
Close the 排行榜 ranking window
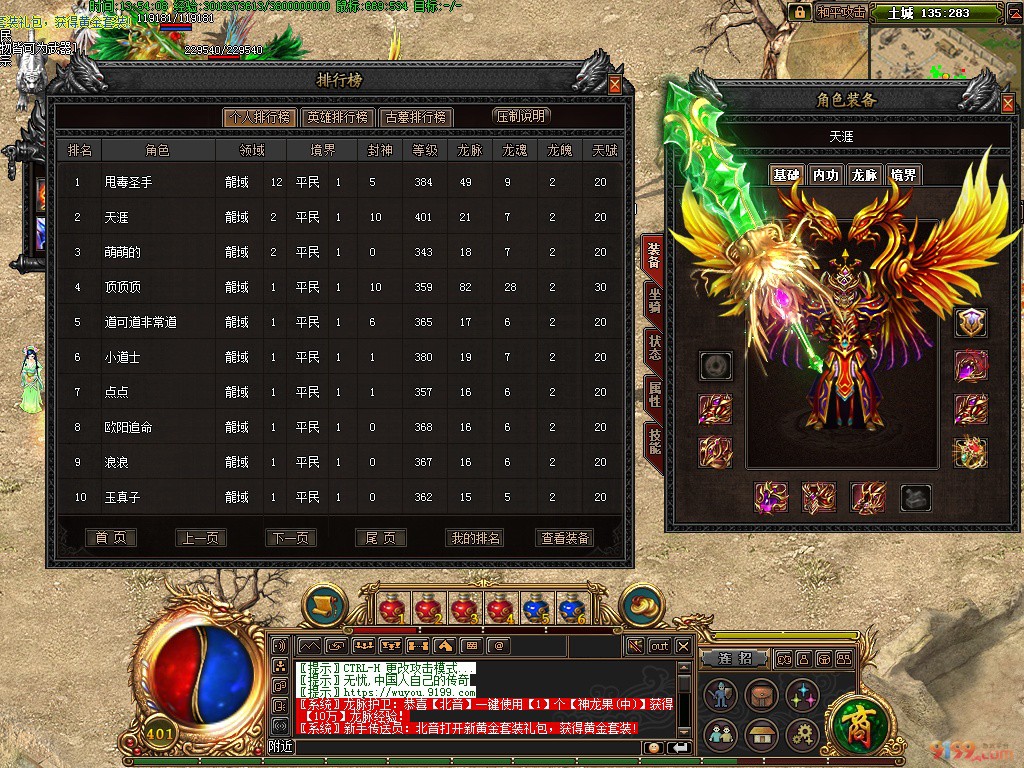[x=614, y=85]
